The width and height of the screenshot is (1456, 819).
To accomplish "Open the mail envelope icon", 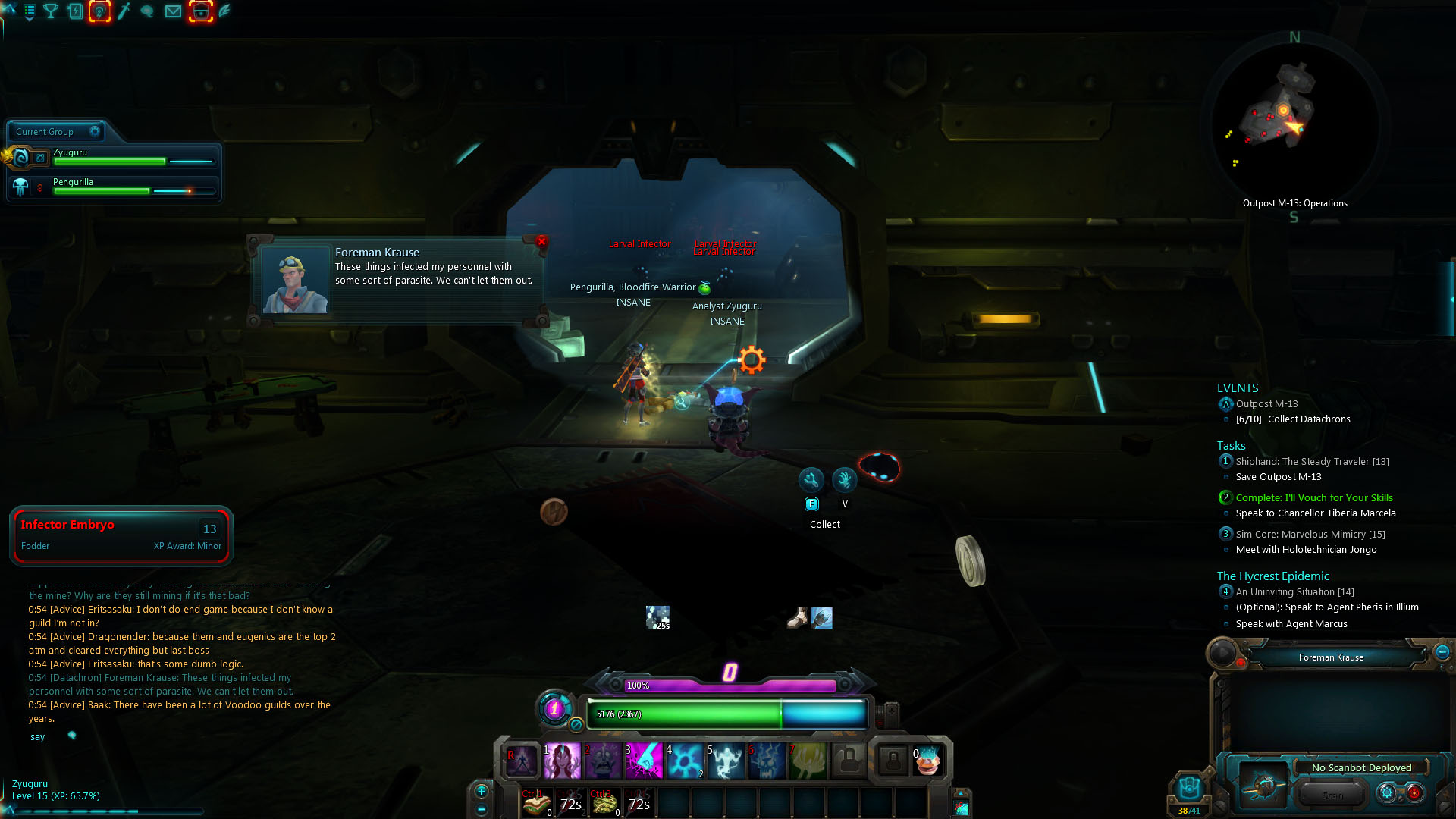I will click(x=173, y=11).
